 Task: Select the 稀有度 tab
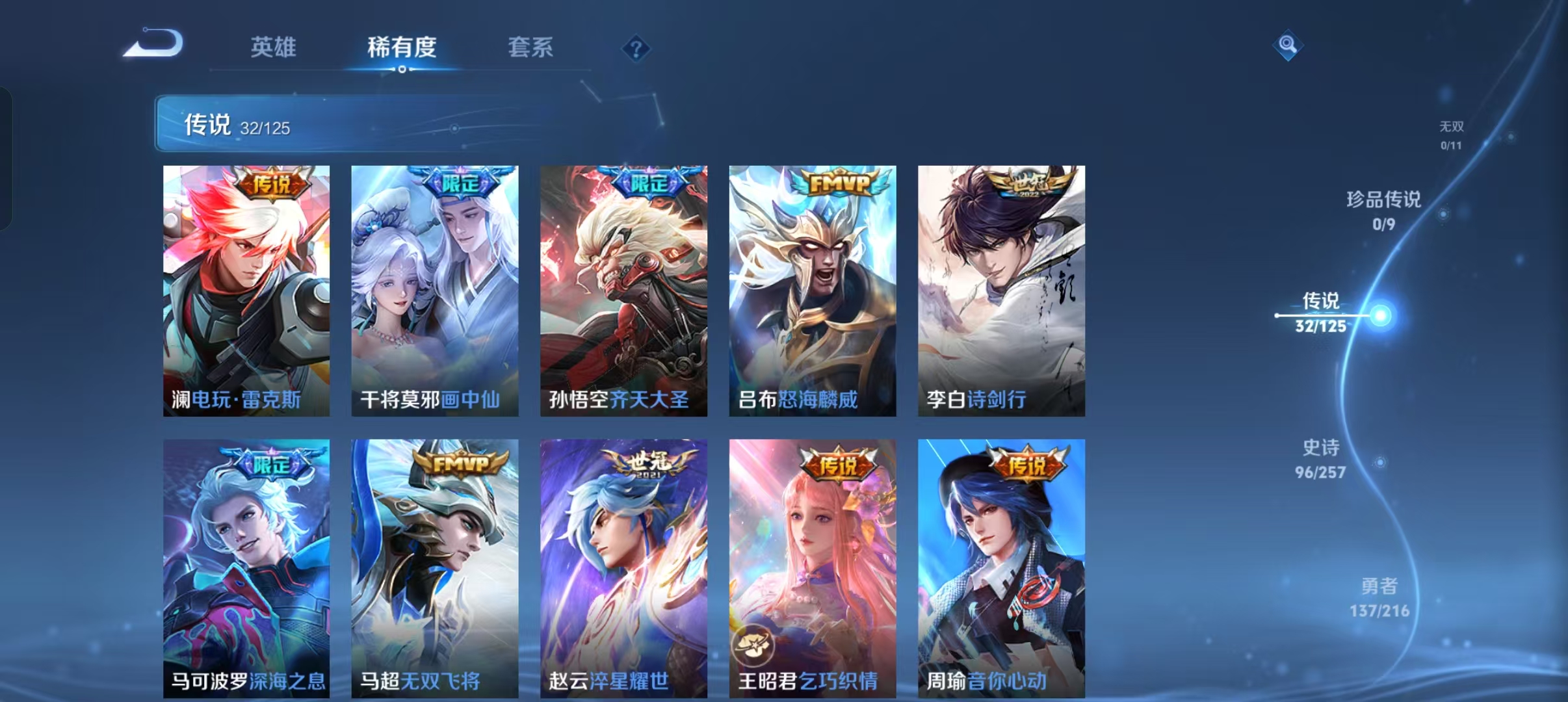click(401, 47)
